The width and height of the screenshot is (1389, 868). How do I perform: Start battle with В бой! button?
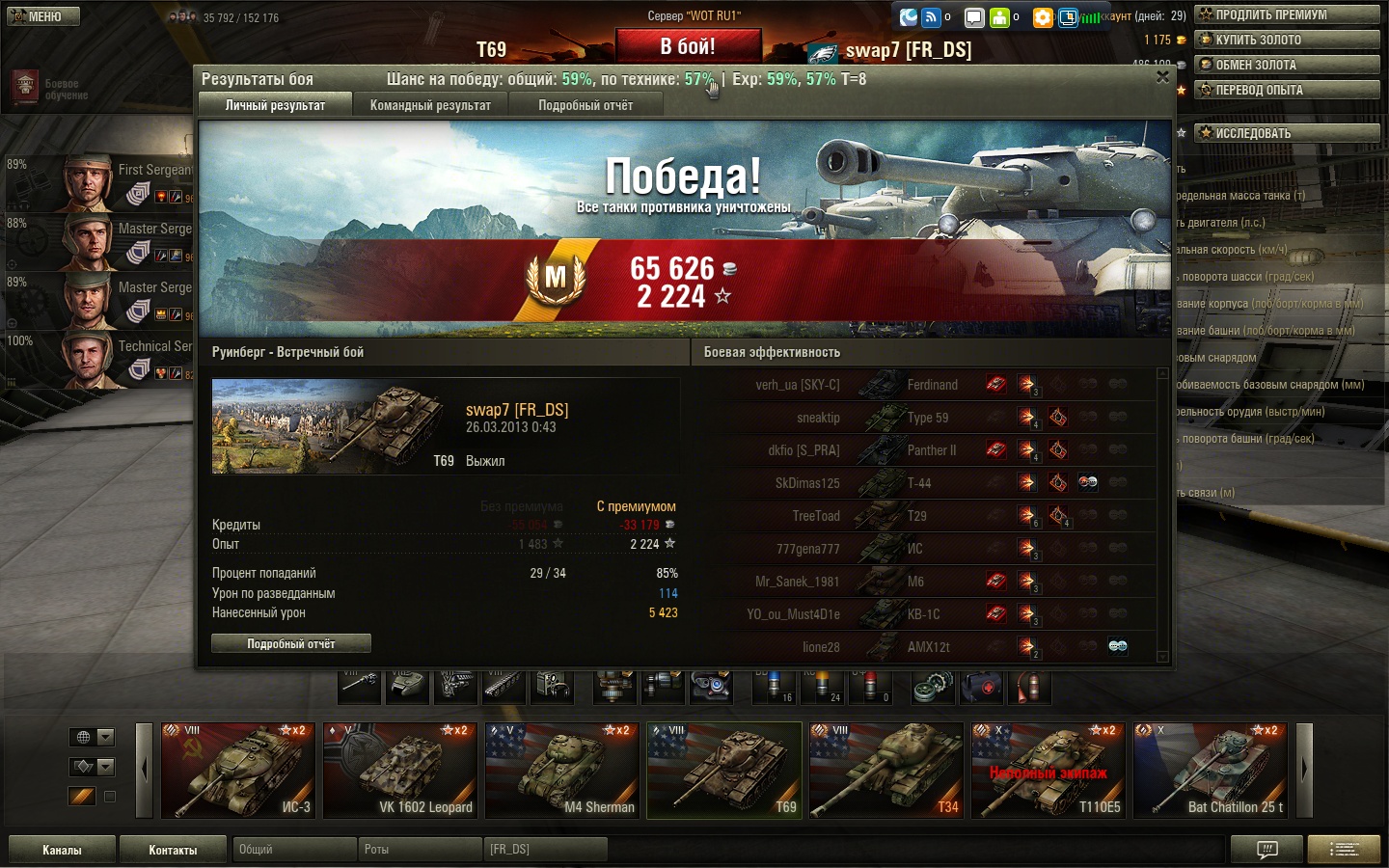tap(688, 46)
